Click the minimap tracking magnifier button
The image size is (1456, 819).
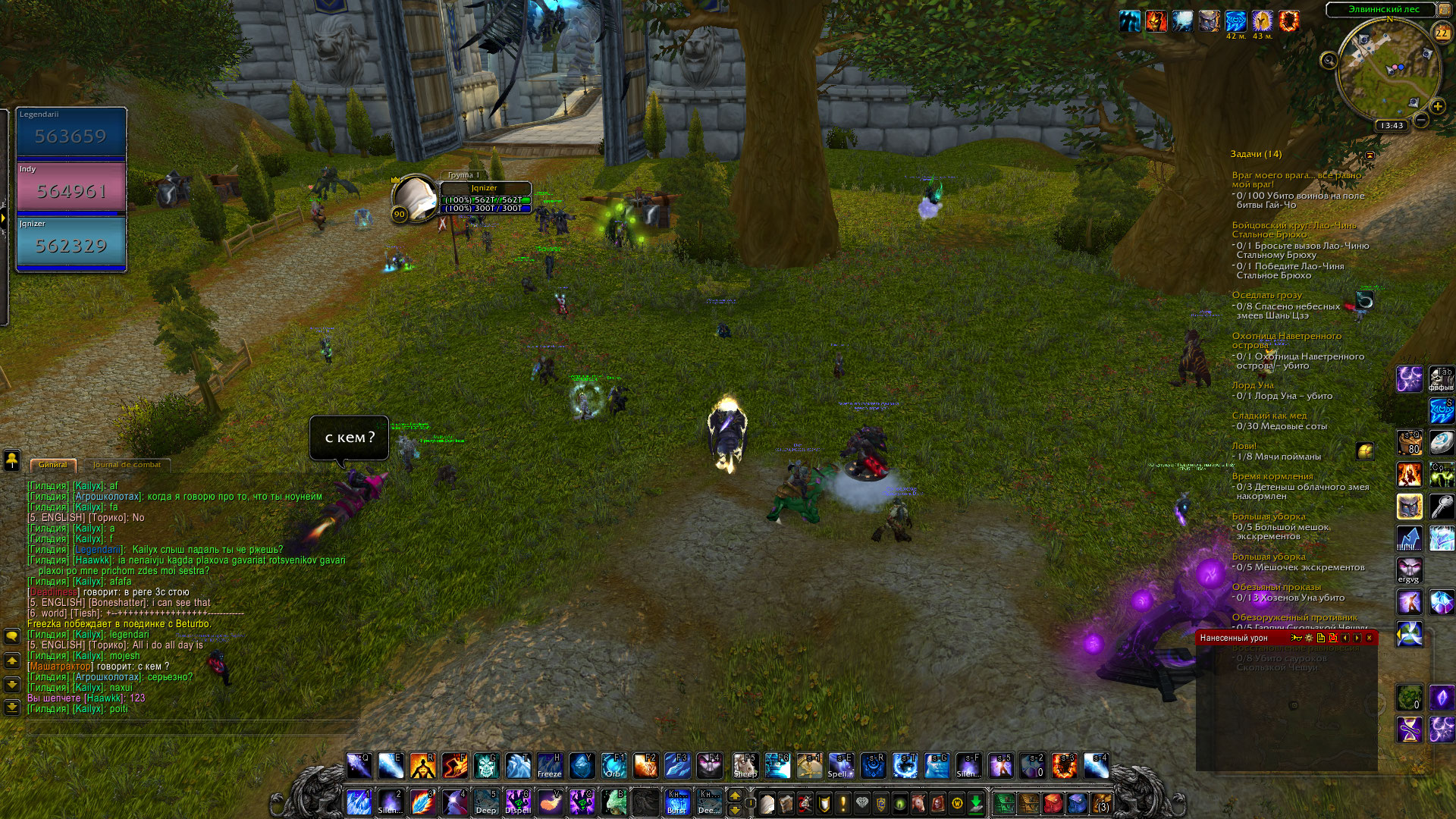(1329, 60)
